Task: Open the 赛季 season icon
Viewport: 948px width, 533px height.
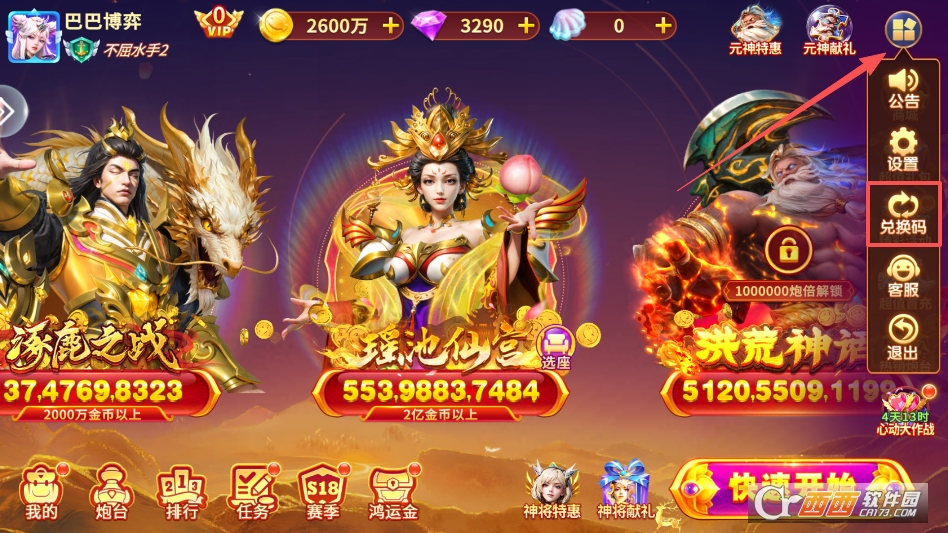Action: pos(323,492)
